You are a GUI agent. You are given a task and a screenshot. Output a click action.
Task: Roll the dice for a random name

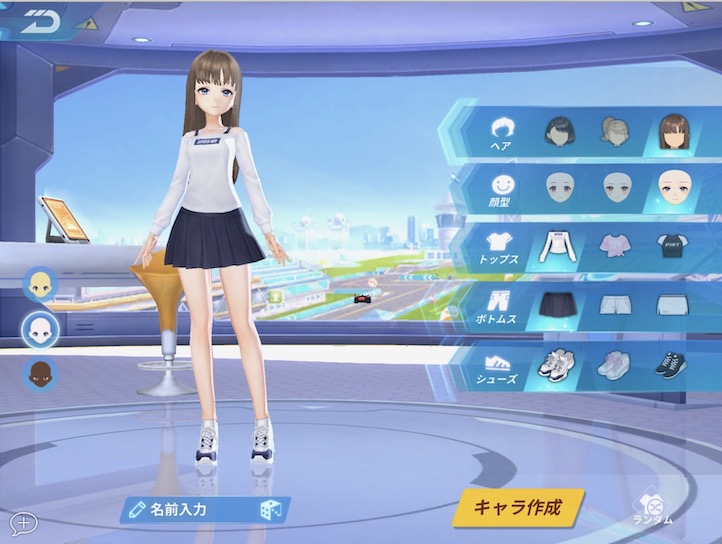click(271, 510)
